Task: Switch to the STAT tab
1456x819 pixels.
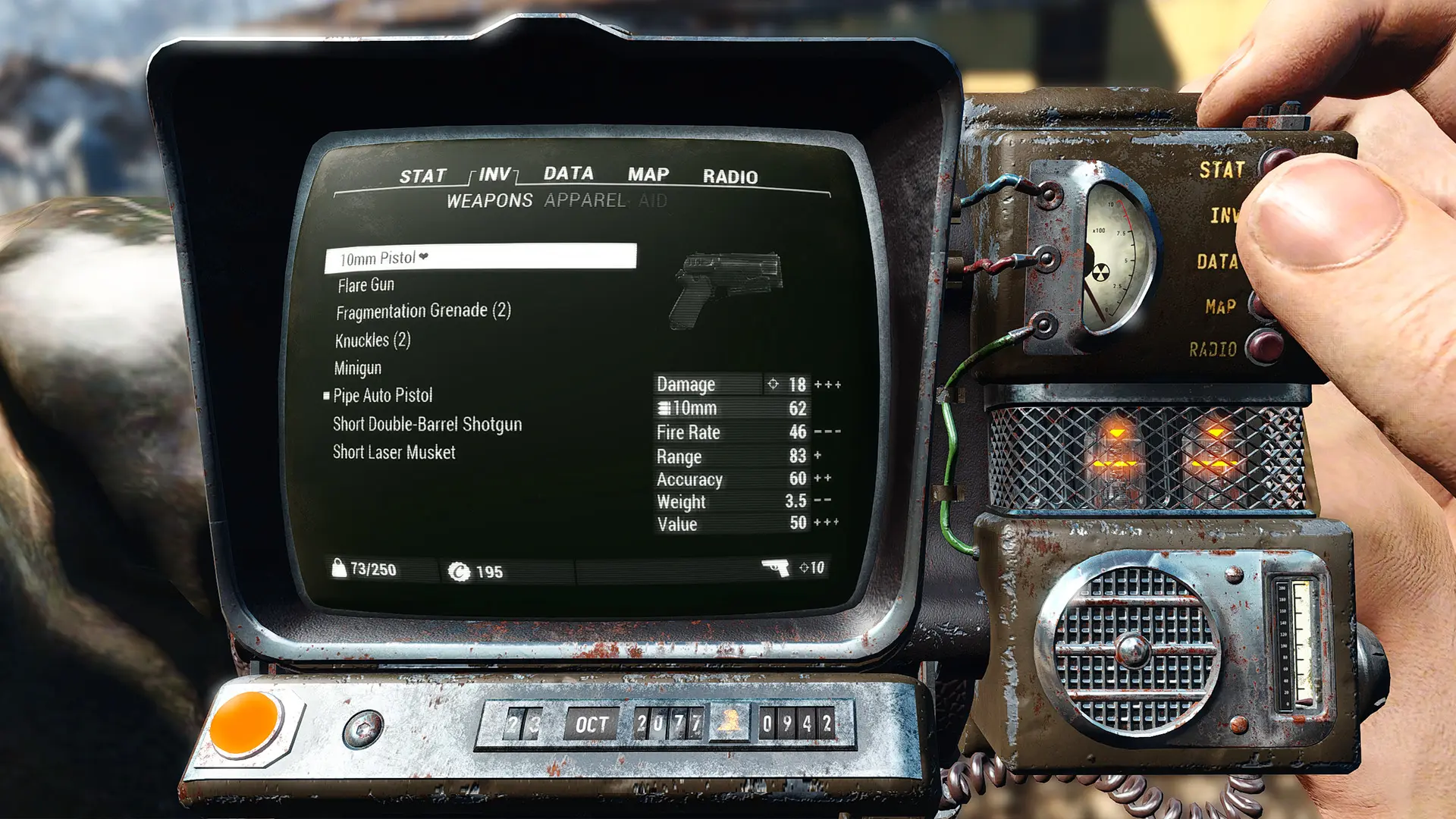Action: click(422, 177)
